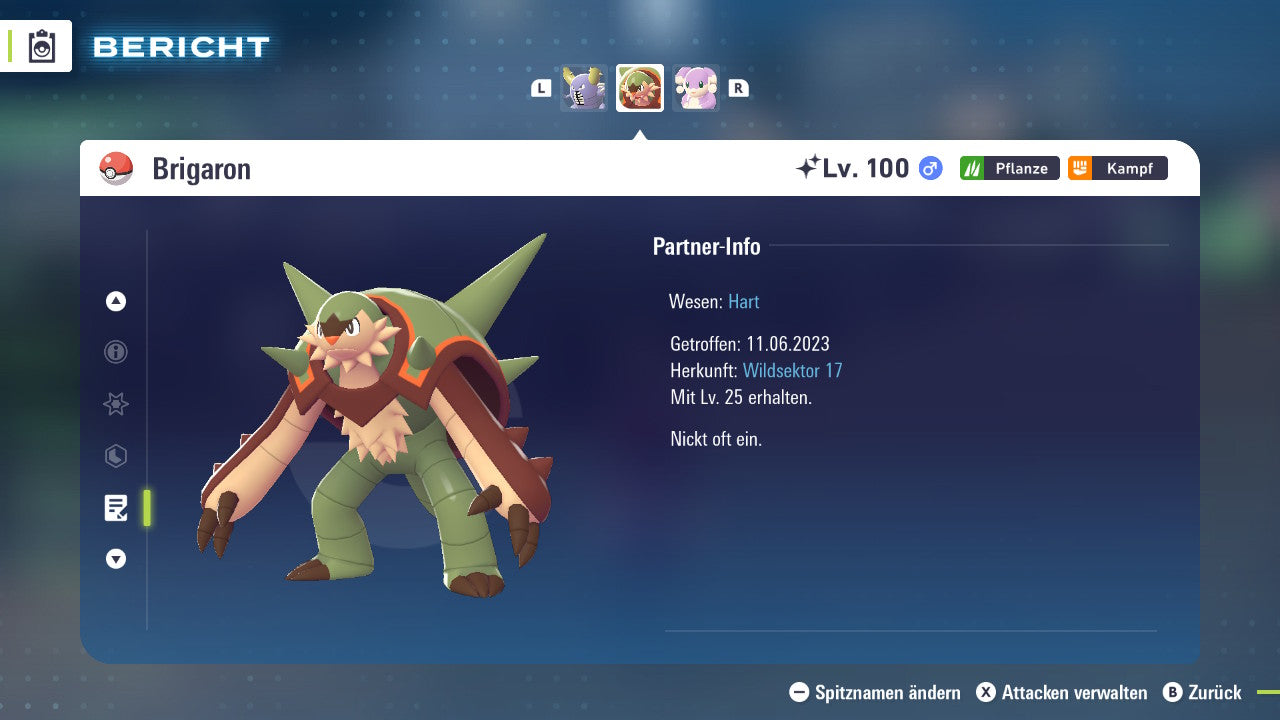Click the green scroll indicator beside the sidebar
Screen dimensions: 1280x720
[146, 508]
